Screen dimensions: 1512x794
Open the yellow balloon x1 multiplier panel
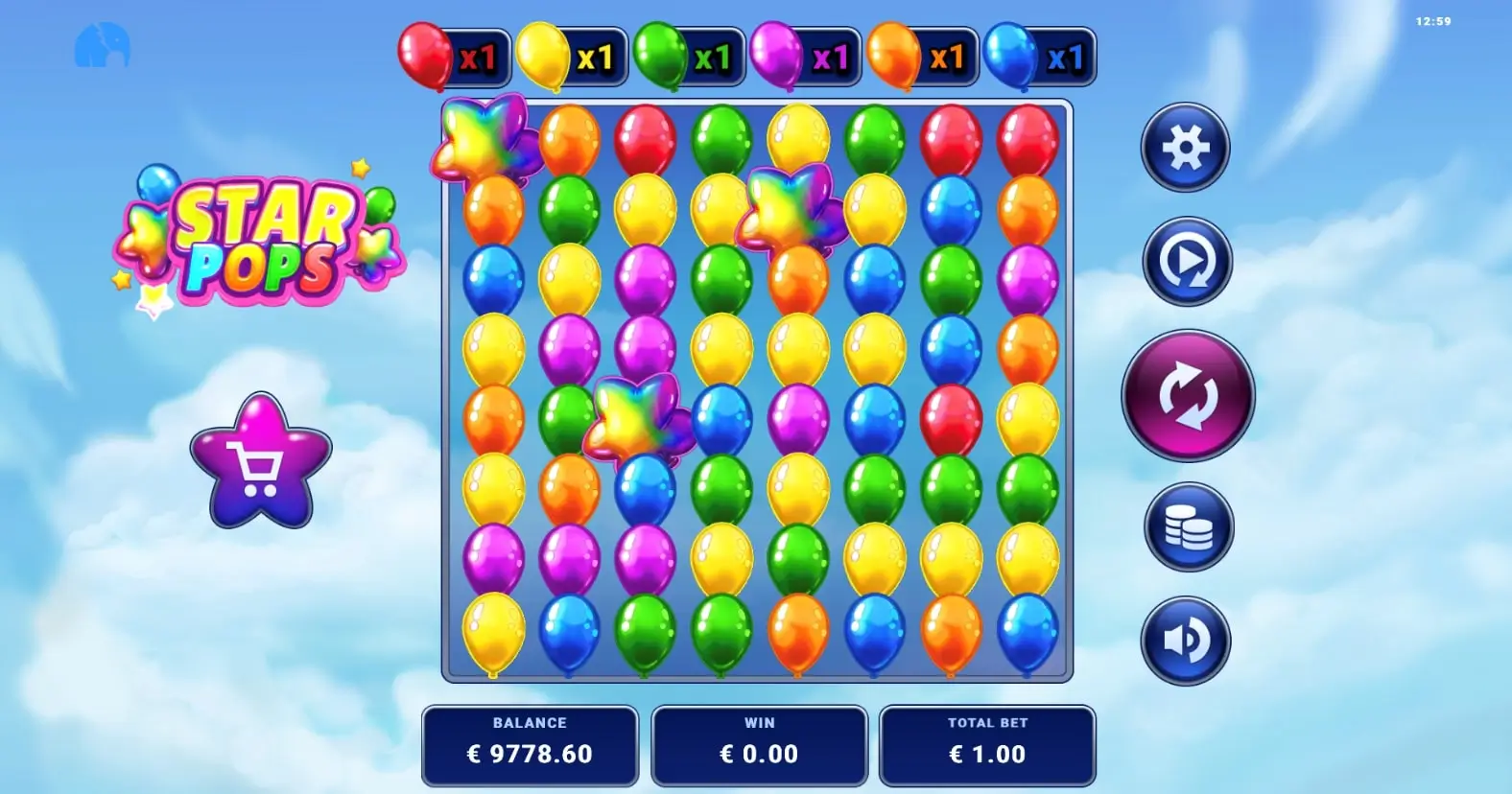[568, 56]
